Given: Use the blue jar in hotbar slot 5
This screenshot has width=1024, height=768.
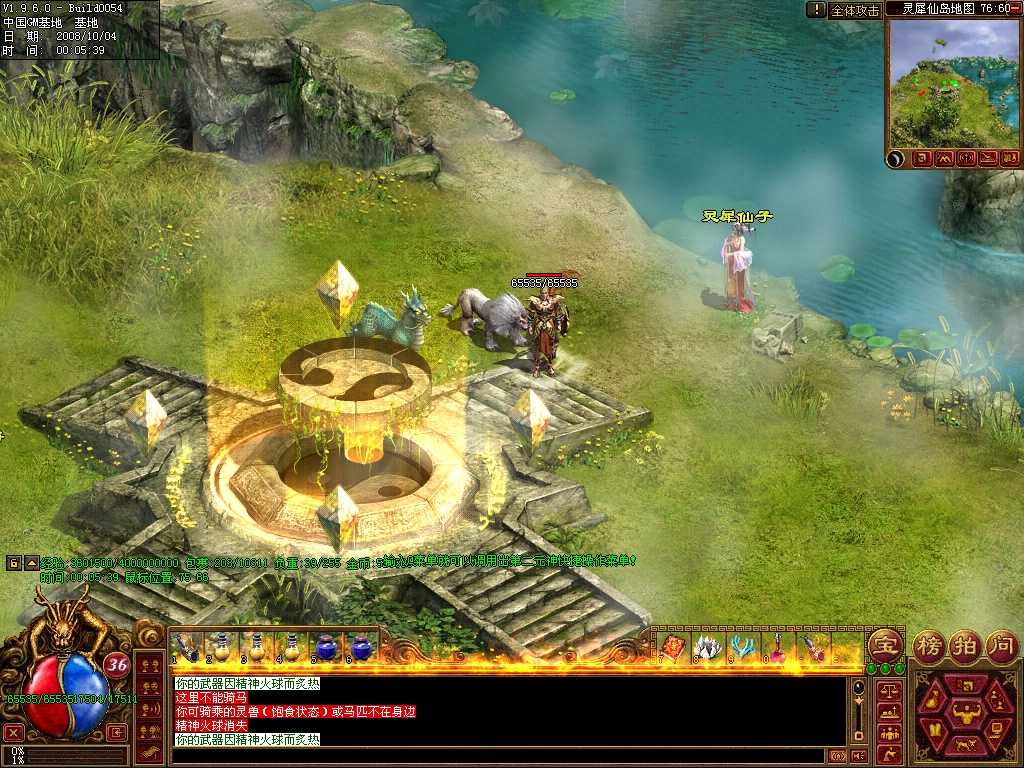Looking at the screenshot, I should 326,647.
